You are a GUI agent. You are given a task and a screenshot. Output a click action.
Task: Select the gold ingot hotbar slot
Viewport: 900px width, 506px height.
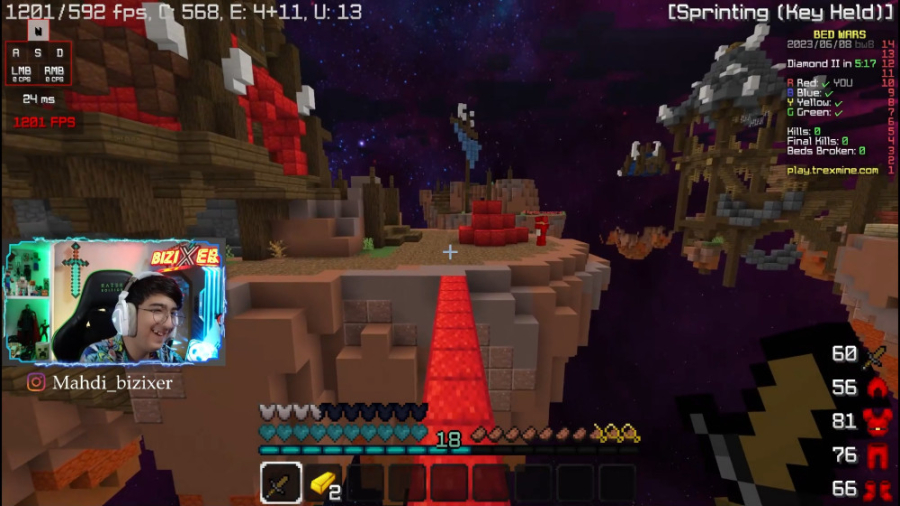point(322,483)
